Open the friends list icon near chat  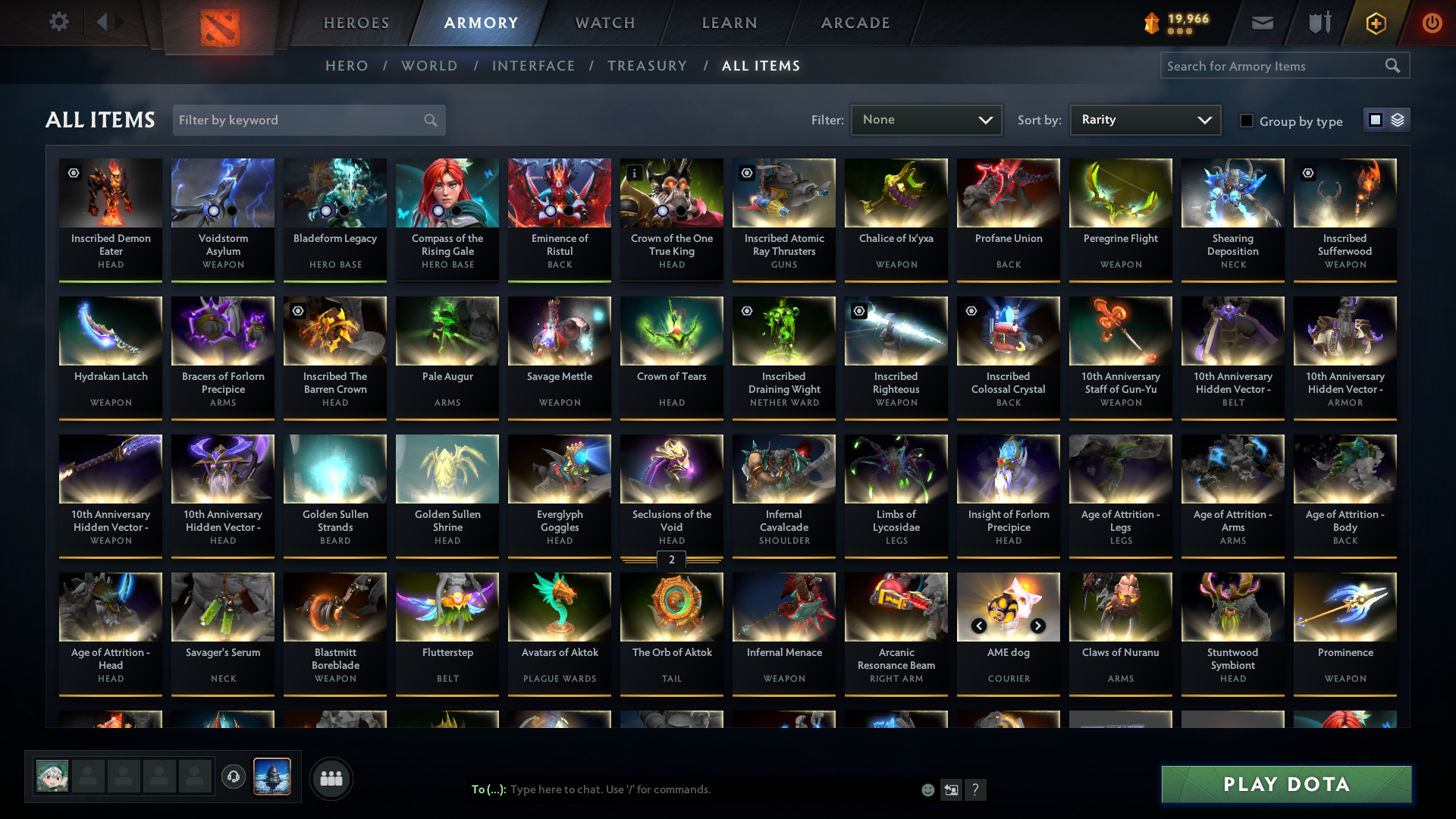point(330,778)
